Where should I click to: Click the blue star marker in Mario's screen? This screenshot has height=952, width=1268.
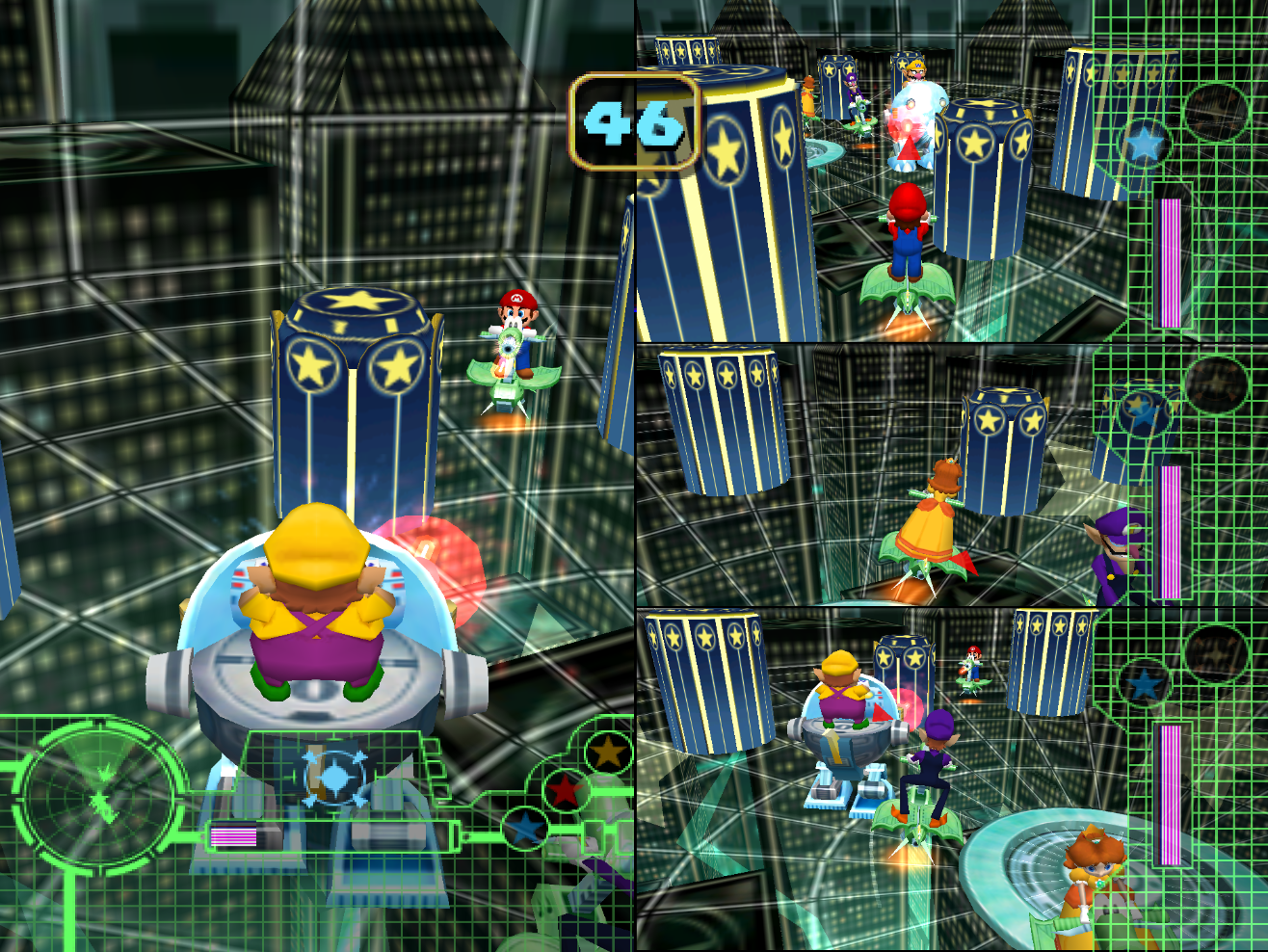[x=1143, y=141]
